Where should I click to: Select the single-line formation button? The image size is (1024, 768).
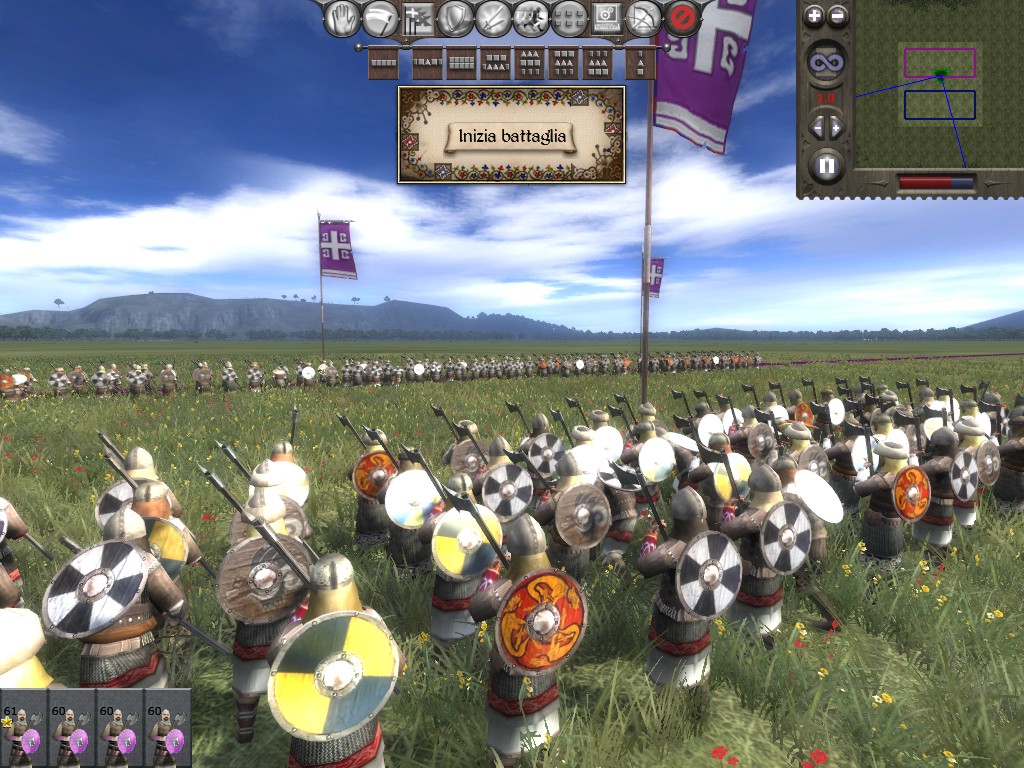(x=384, y=64)
